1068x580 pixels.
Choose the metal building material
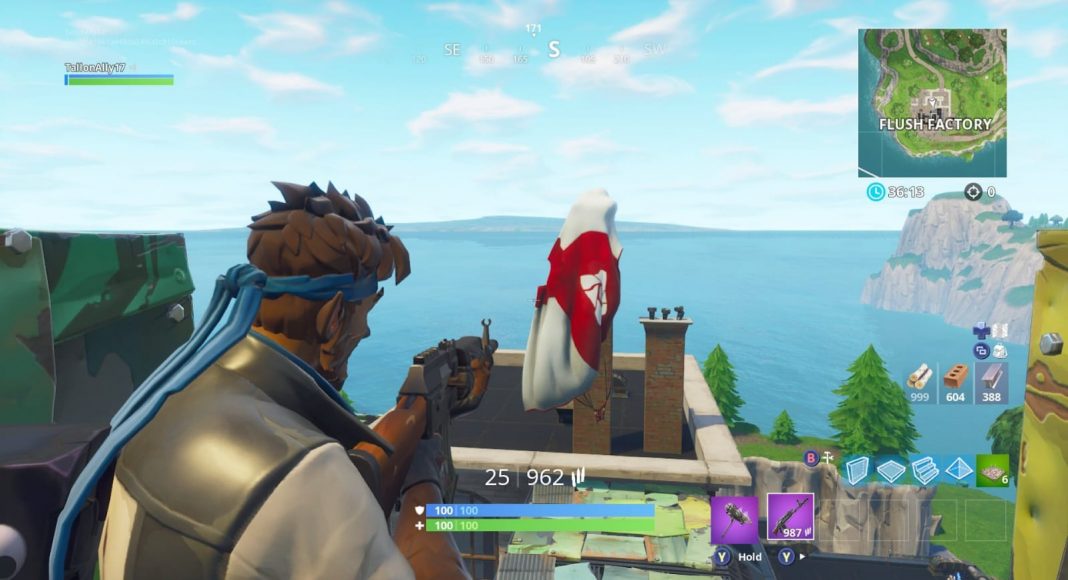(x=993, y=383)
